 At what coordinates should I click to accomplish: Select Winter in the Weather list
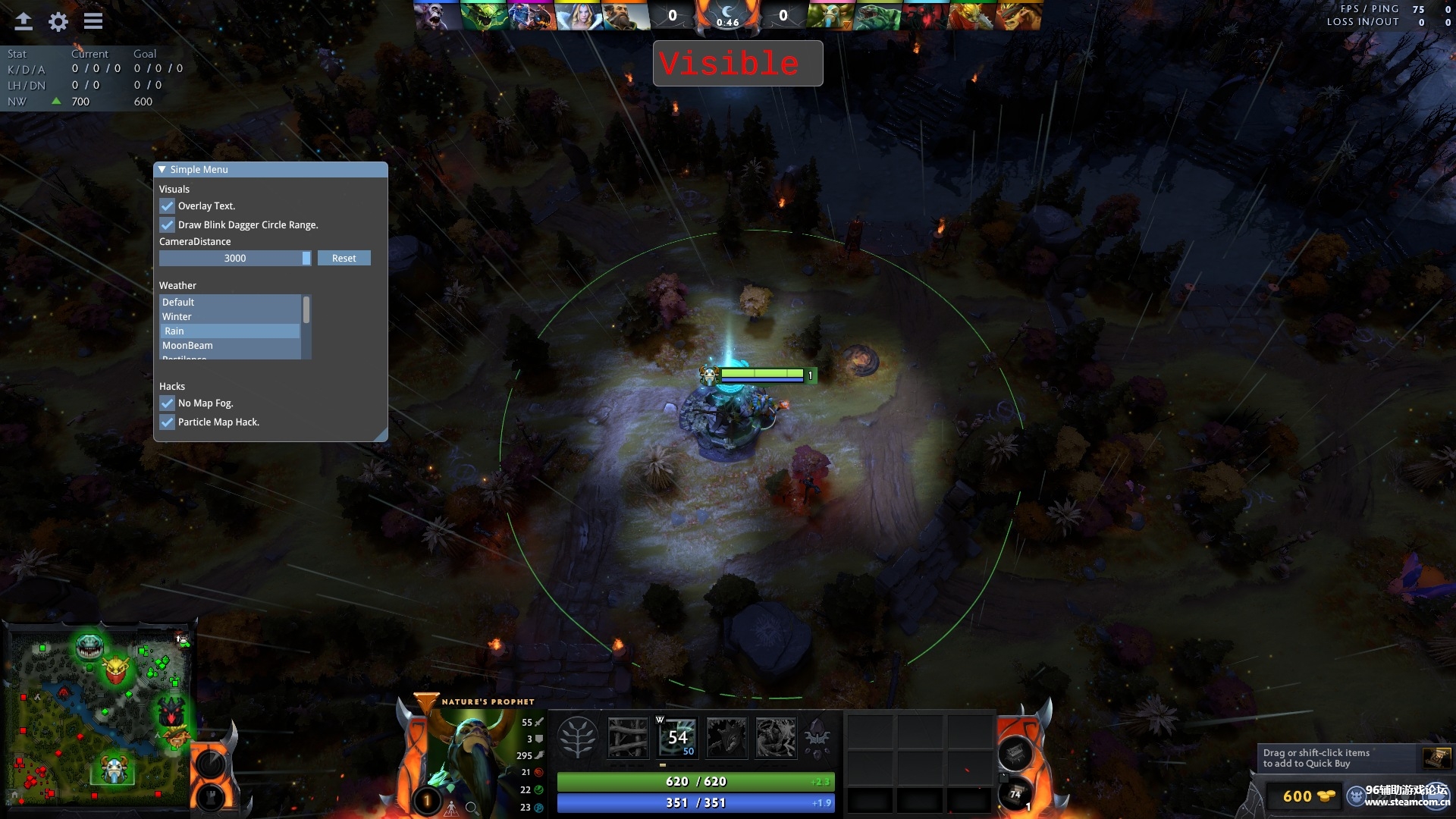point(177,316)
